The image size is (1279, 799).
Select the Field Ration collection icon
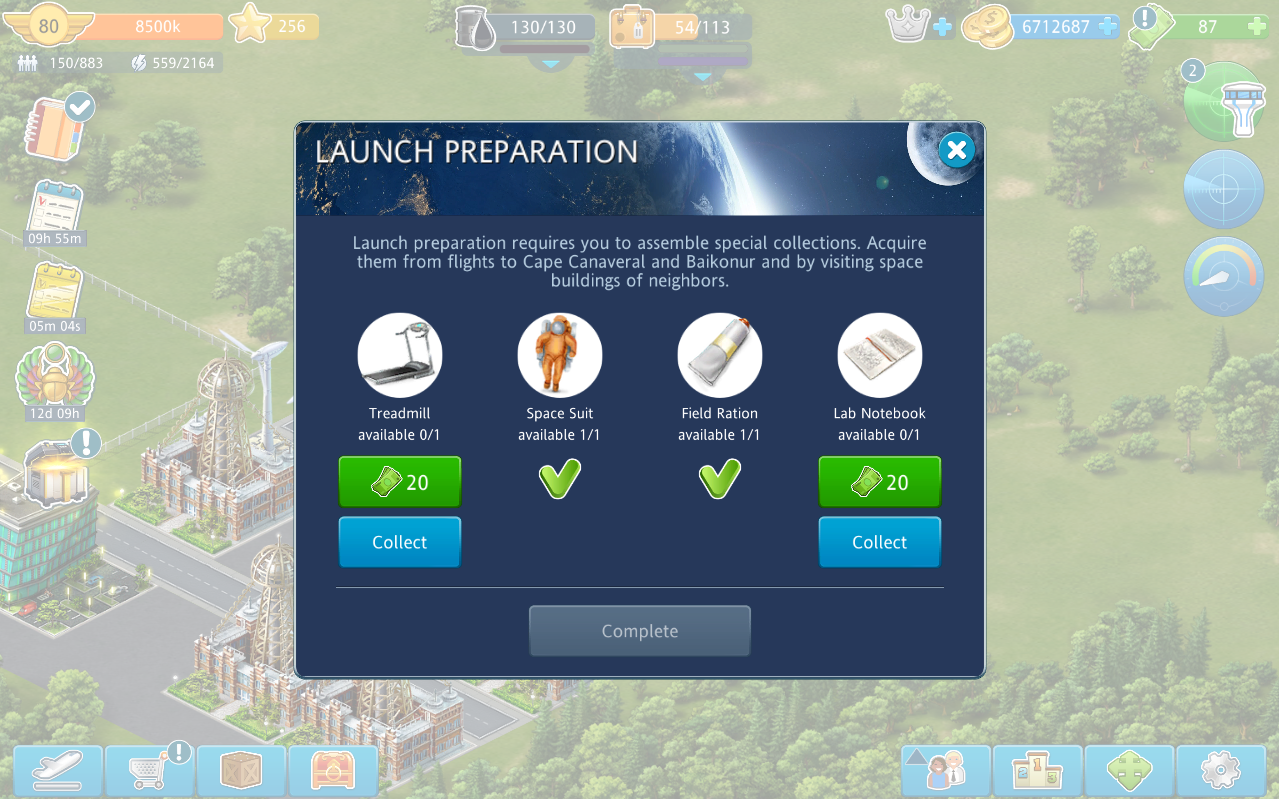pyautogui.click(x=719, y=355)
